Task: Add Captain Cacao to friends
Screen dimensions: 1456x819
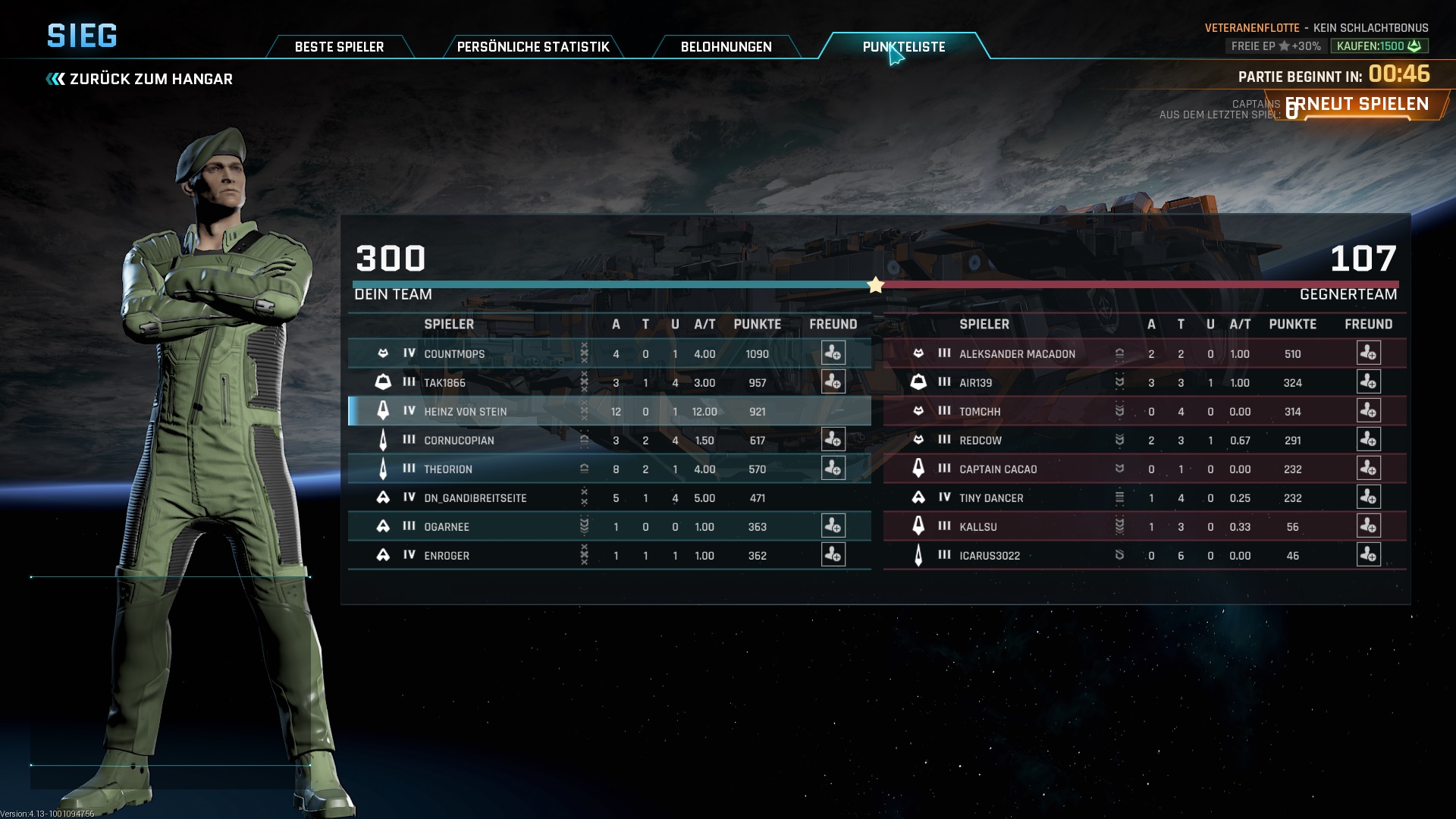Action: (x=1368, y=469)
